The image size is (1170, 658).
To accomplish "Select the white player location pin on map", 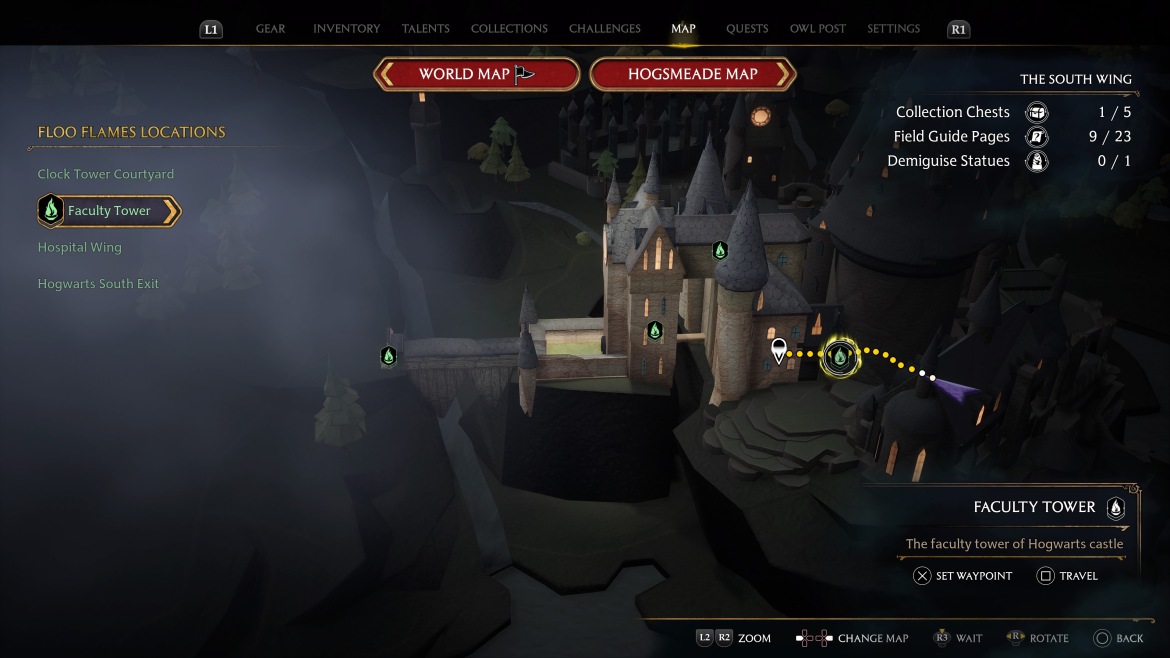I will [779, 349].
